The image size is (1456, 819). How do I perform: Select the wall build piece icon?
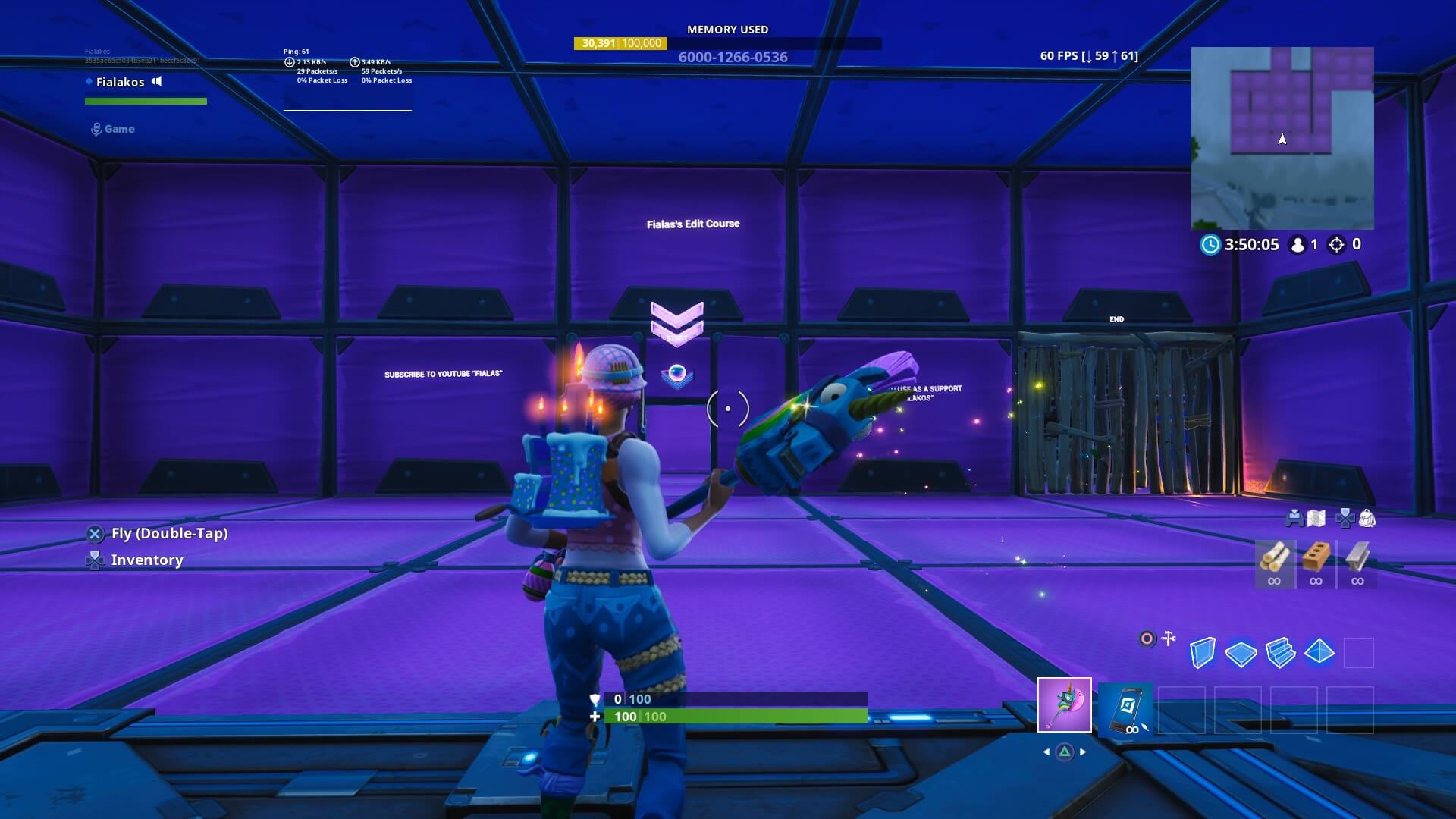click(1203, 651)
